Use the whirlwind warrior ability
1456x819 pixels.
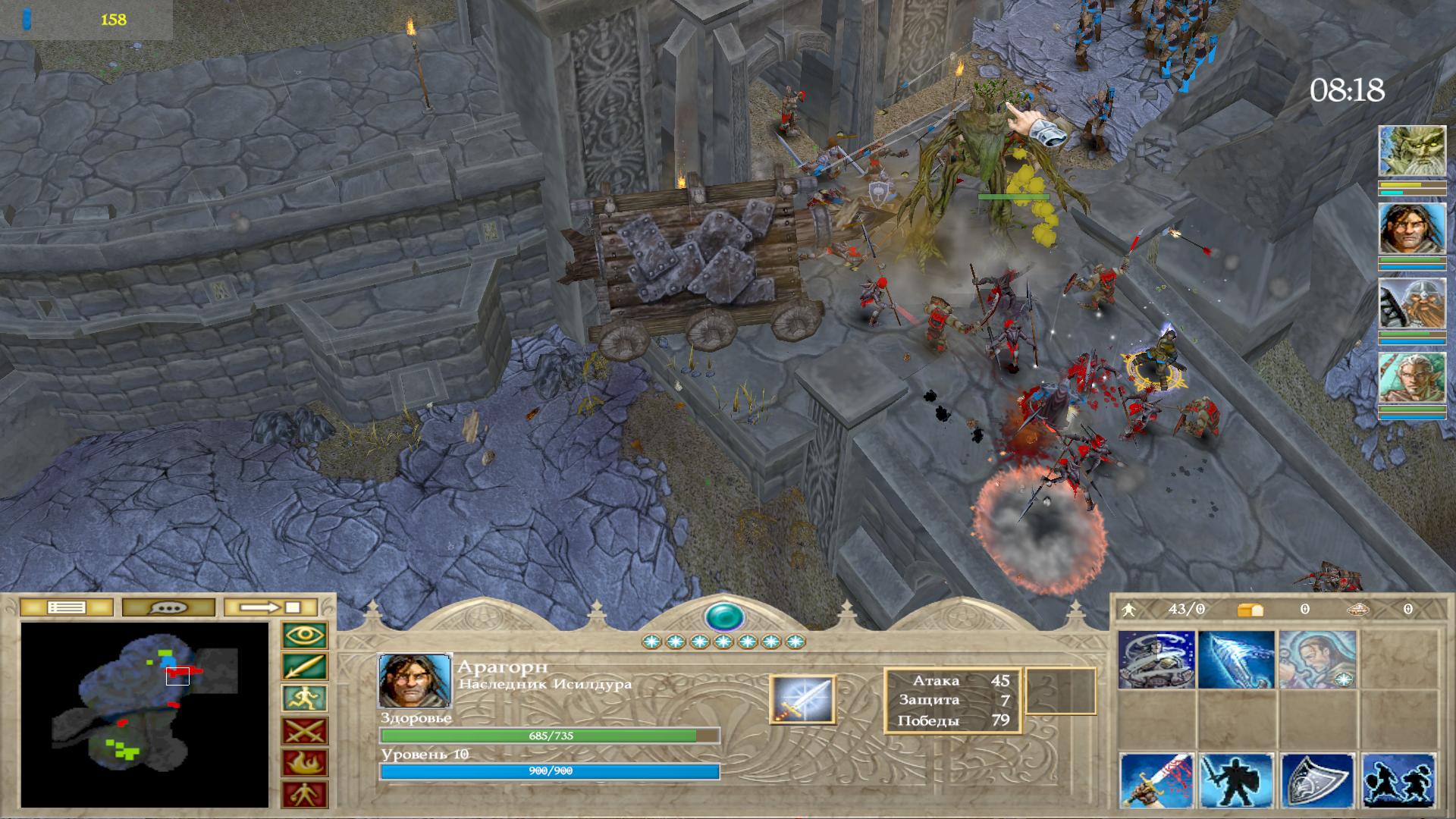coord(1156,659)
